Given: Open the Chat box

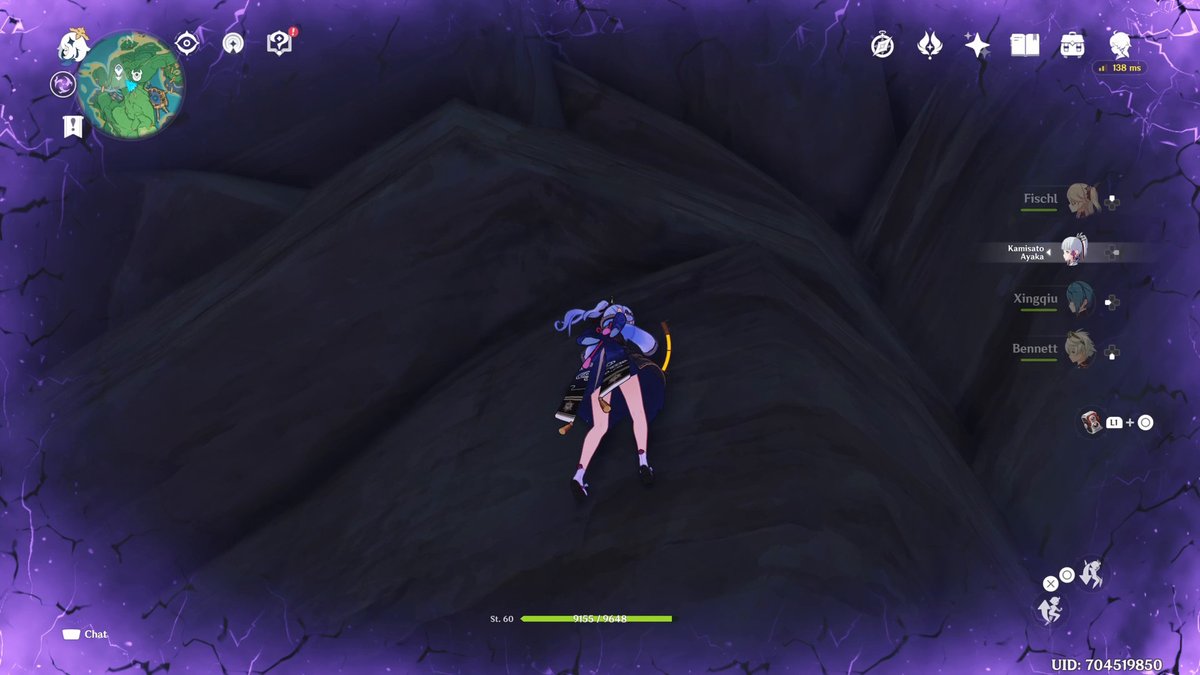Looking at the screenshot, I should pyautogui.click(x=85, y=634).
